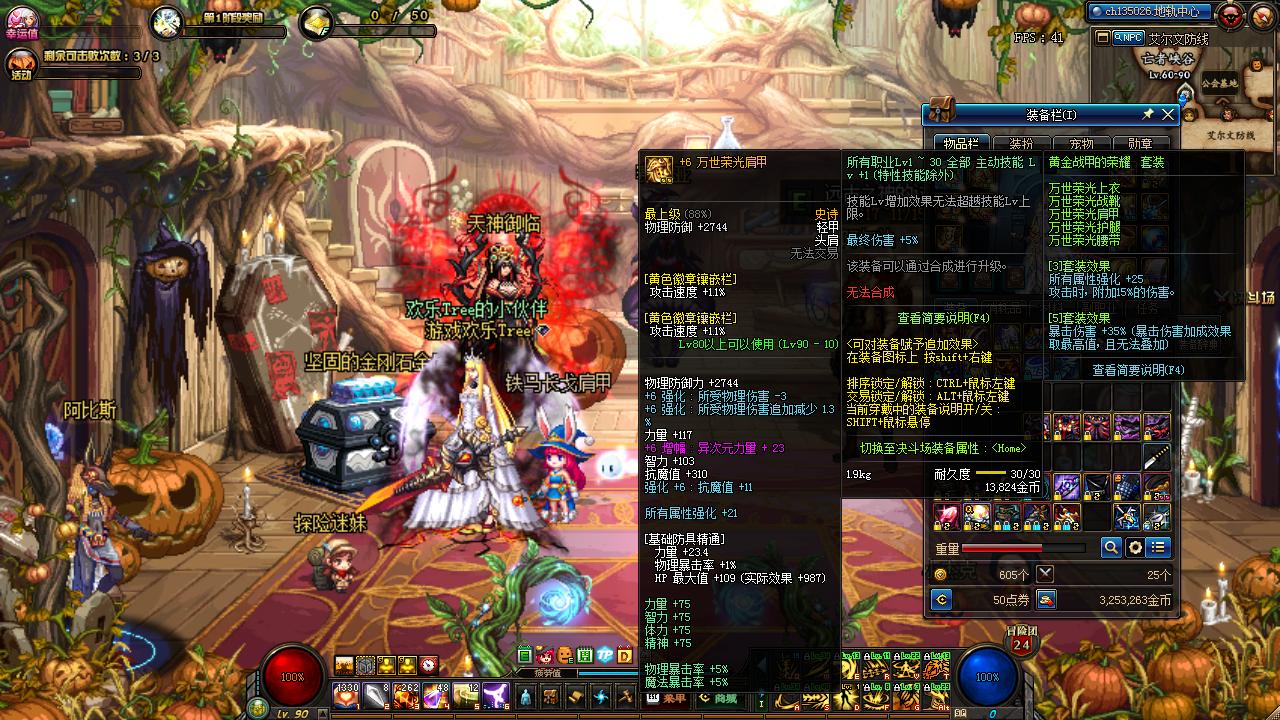
Task: Close the 装备栏 inventory window
Action: (1167, 115)
